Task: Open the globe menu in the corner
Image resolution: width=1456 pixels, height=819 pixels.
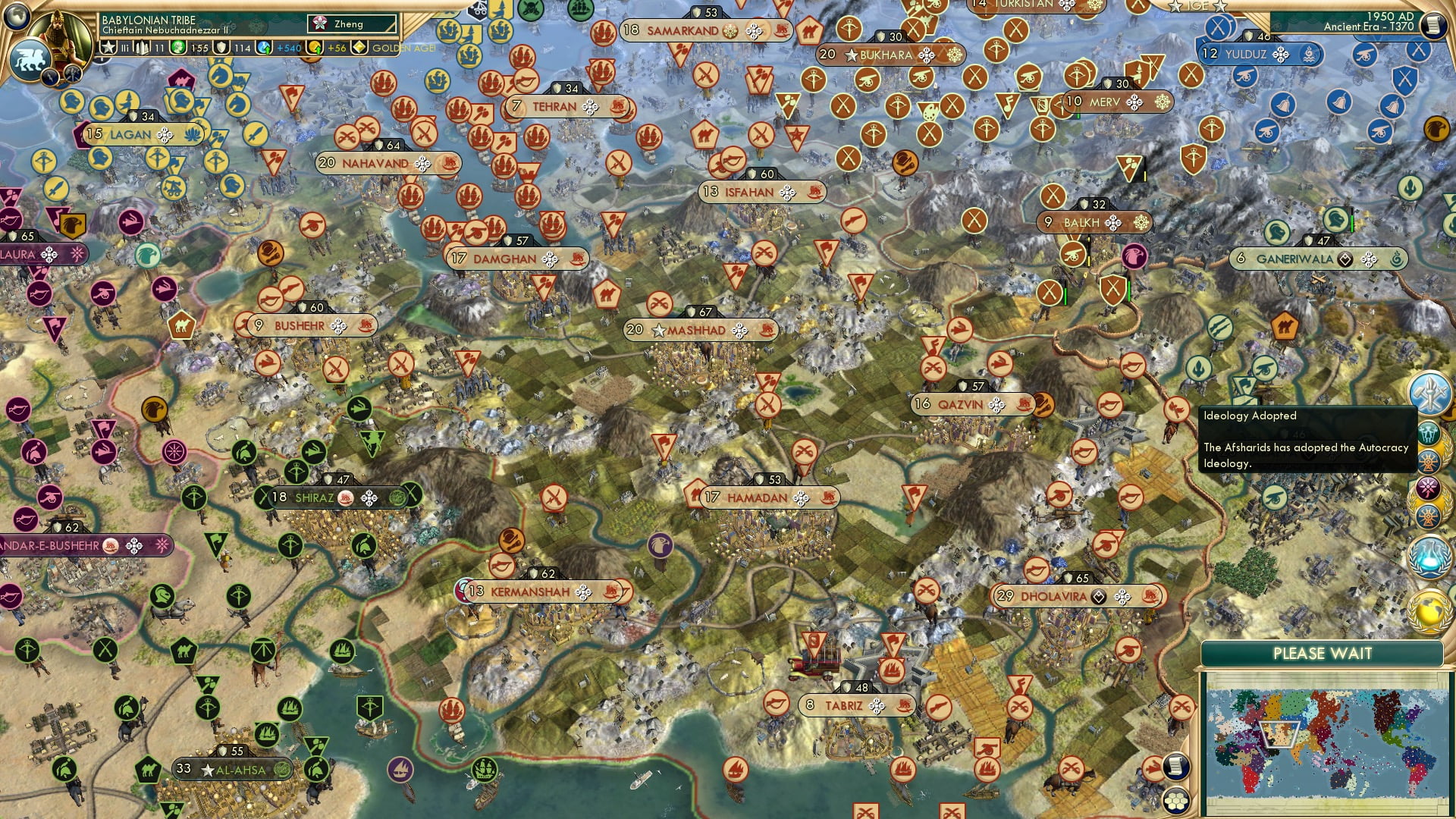Action: [x=16, y=15]
